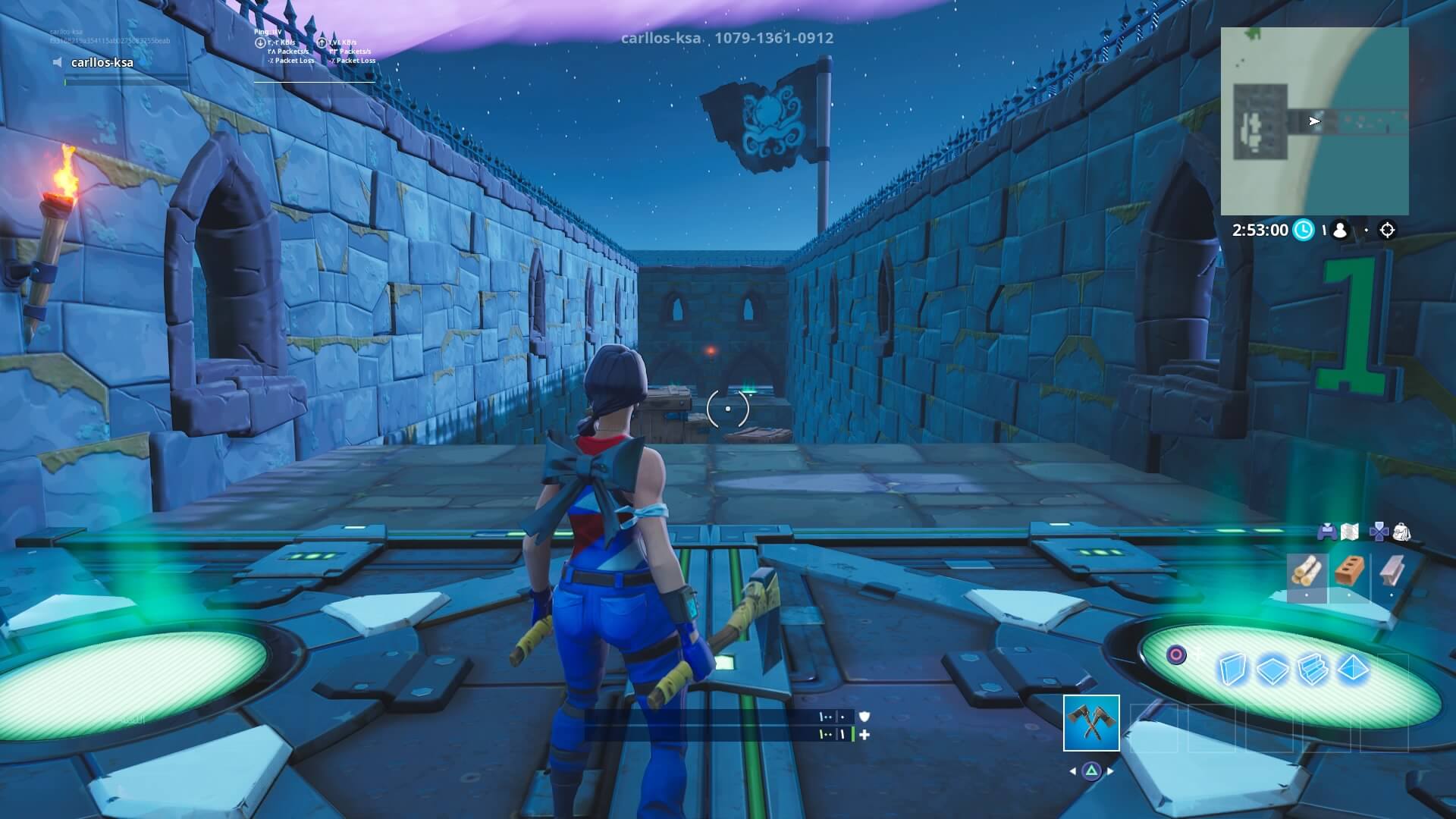
Task: Switch to brick building material
Action: point(1348,572)
